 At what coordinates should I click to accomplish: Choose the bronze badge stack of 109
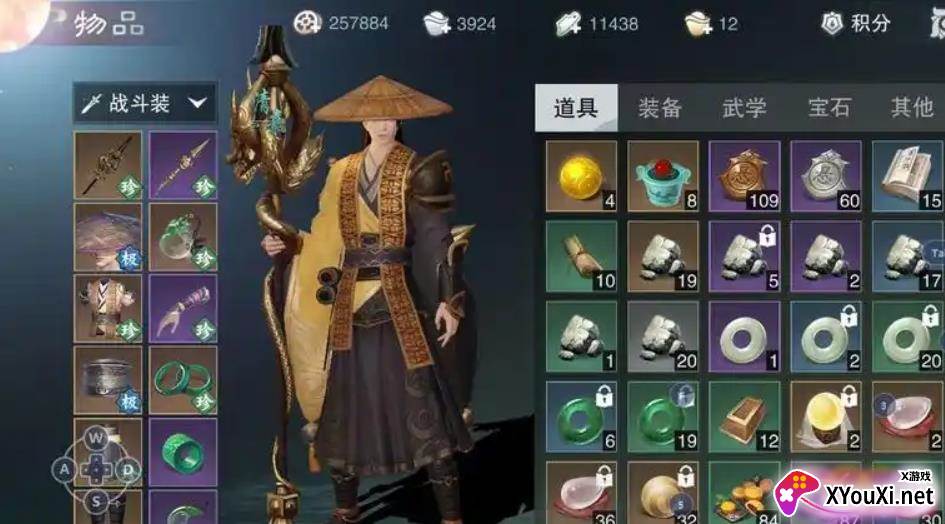tap(745, 175)
